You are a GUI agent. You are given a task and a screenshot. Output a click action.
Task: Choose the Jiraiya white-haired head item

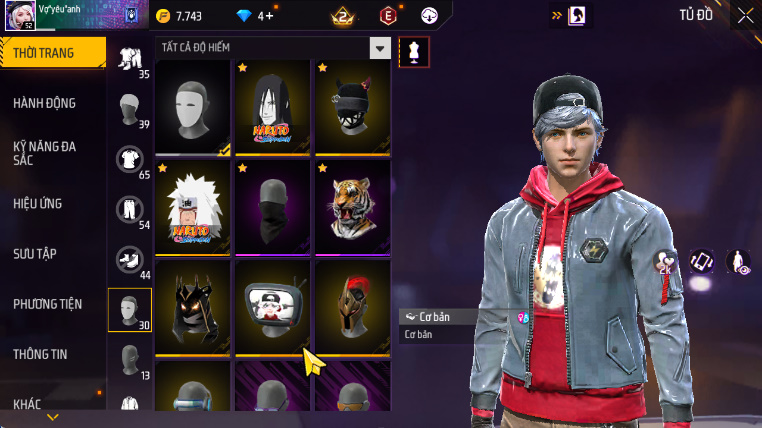coord(193,207)
